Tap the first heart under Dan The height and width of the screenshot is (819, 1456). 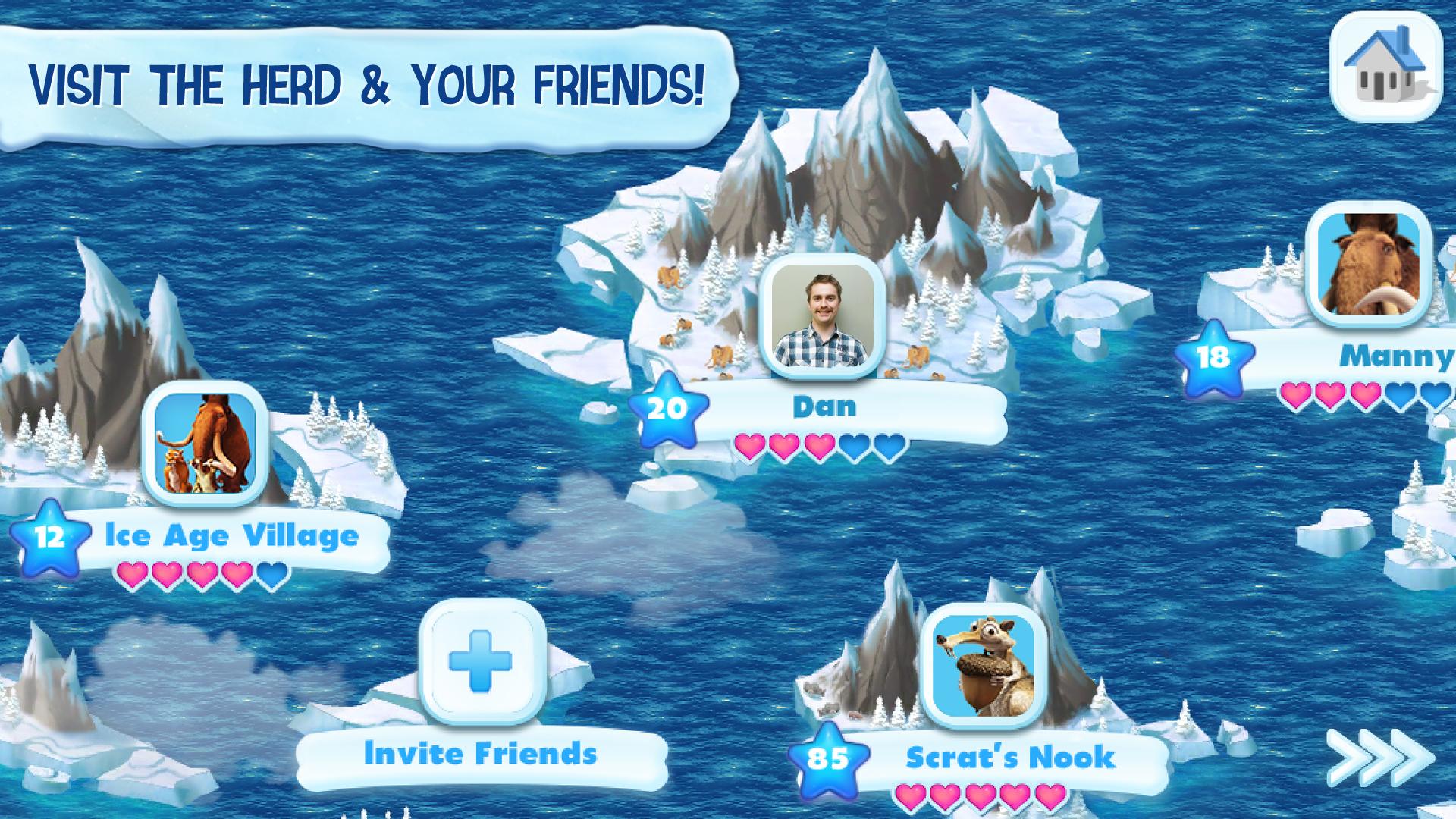[751, 447]
